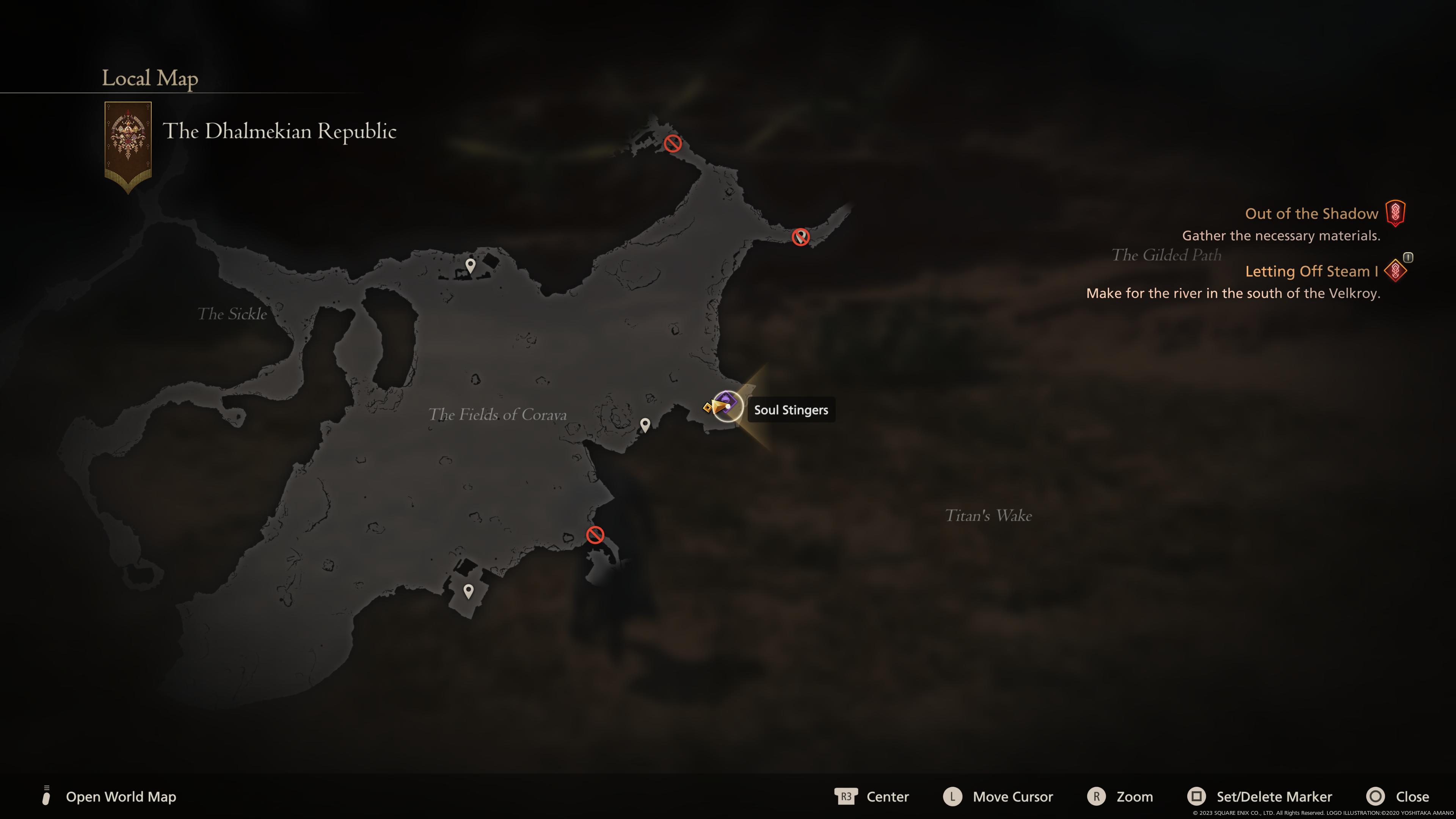Image resolution: width=1456 pixels, height=819 pixels.
Task: Click the square Set/Delete Marker icon
Action: [1197, 797]
